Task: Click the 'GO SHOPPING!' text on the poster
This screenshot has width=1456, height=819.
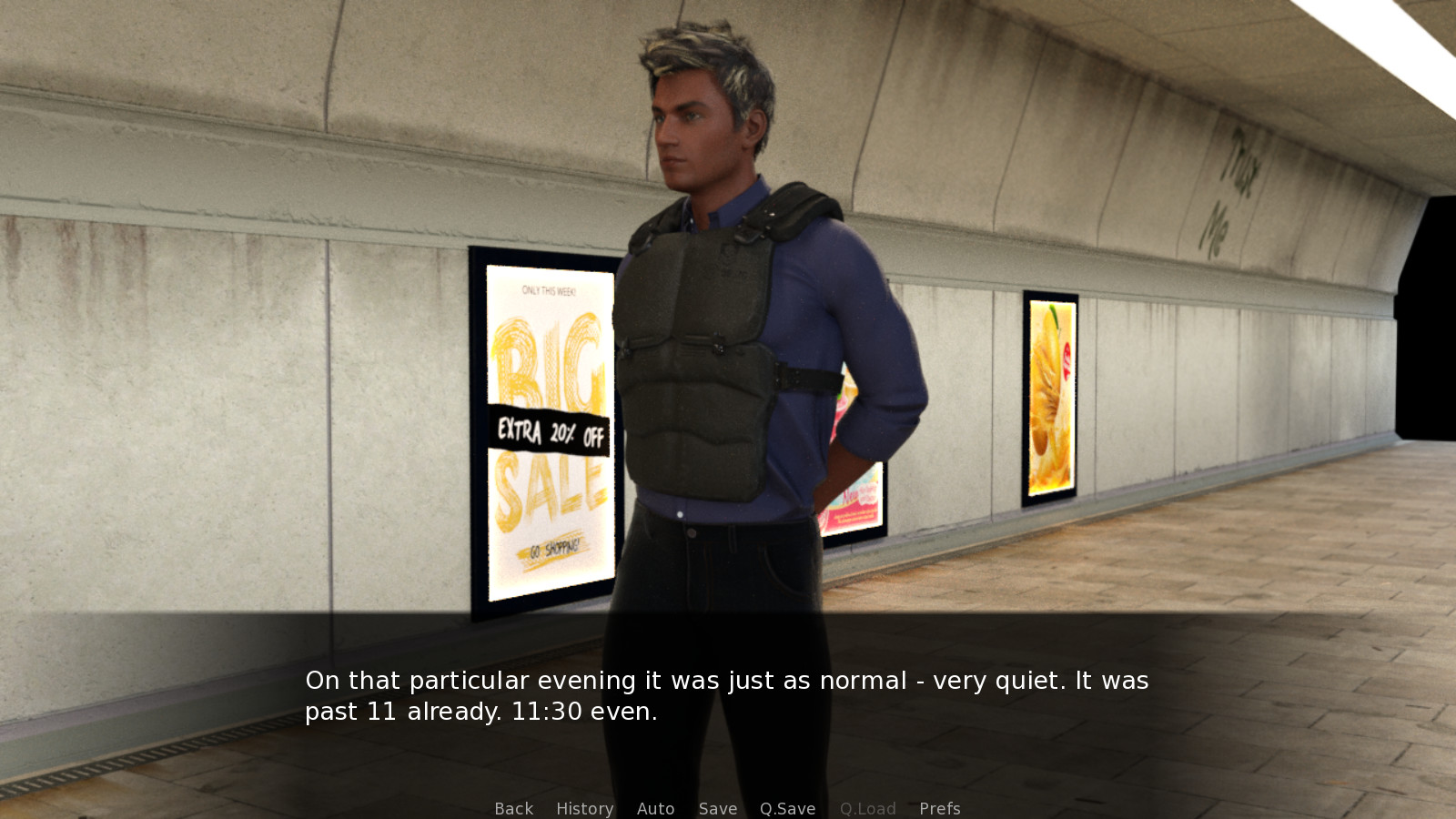Action: pyautogui.click(x=553, y=548)
